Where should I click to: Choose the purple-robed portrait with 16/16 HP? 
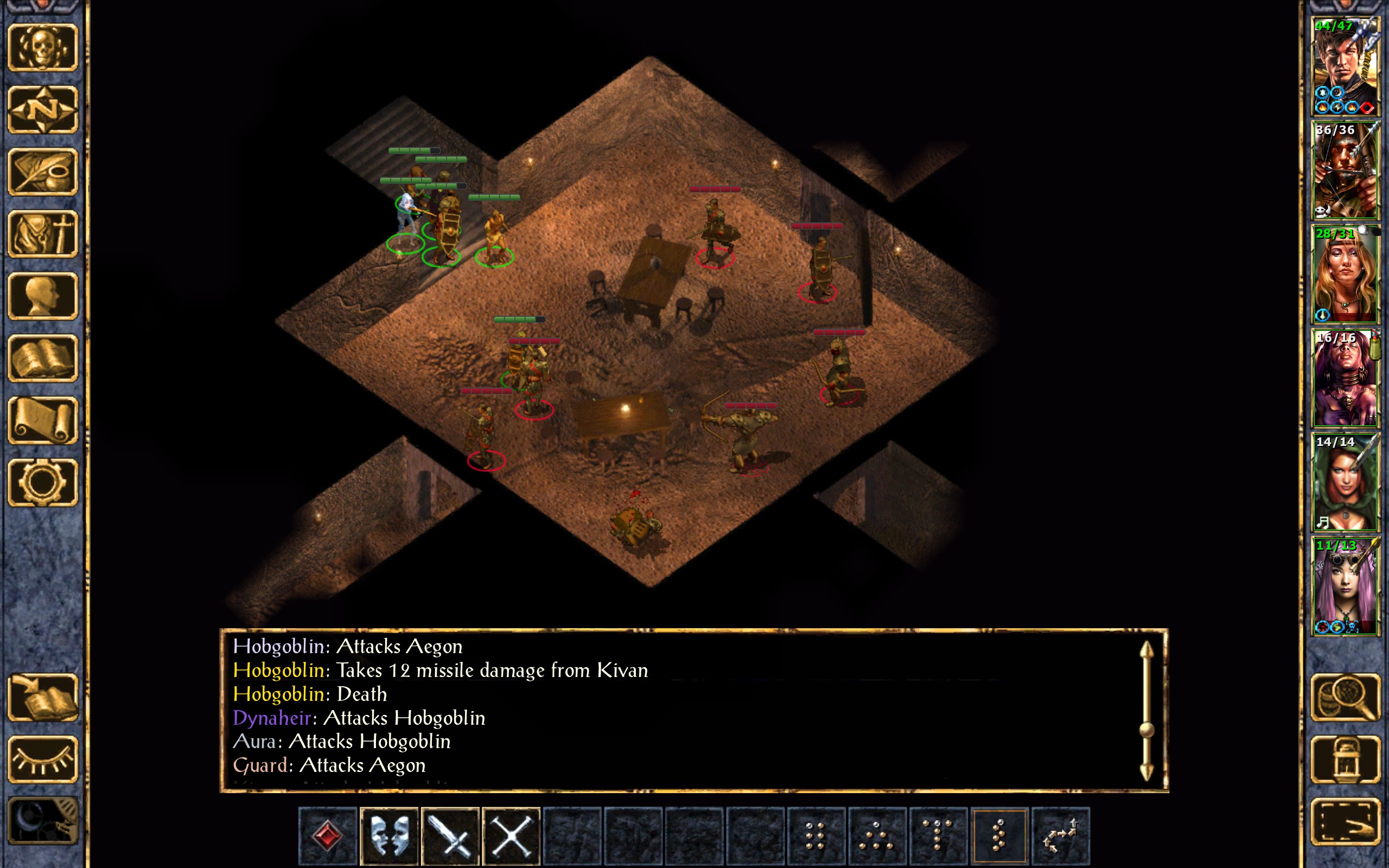click(1345, 378)
